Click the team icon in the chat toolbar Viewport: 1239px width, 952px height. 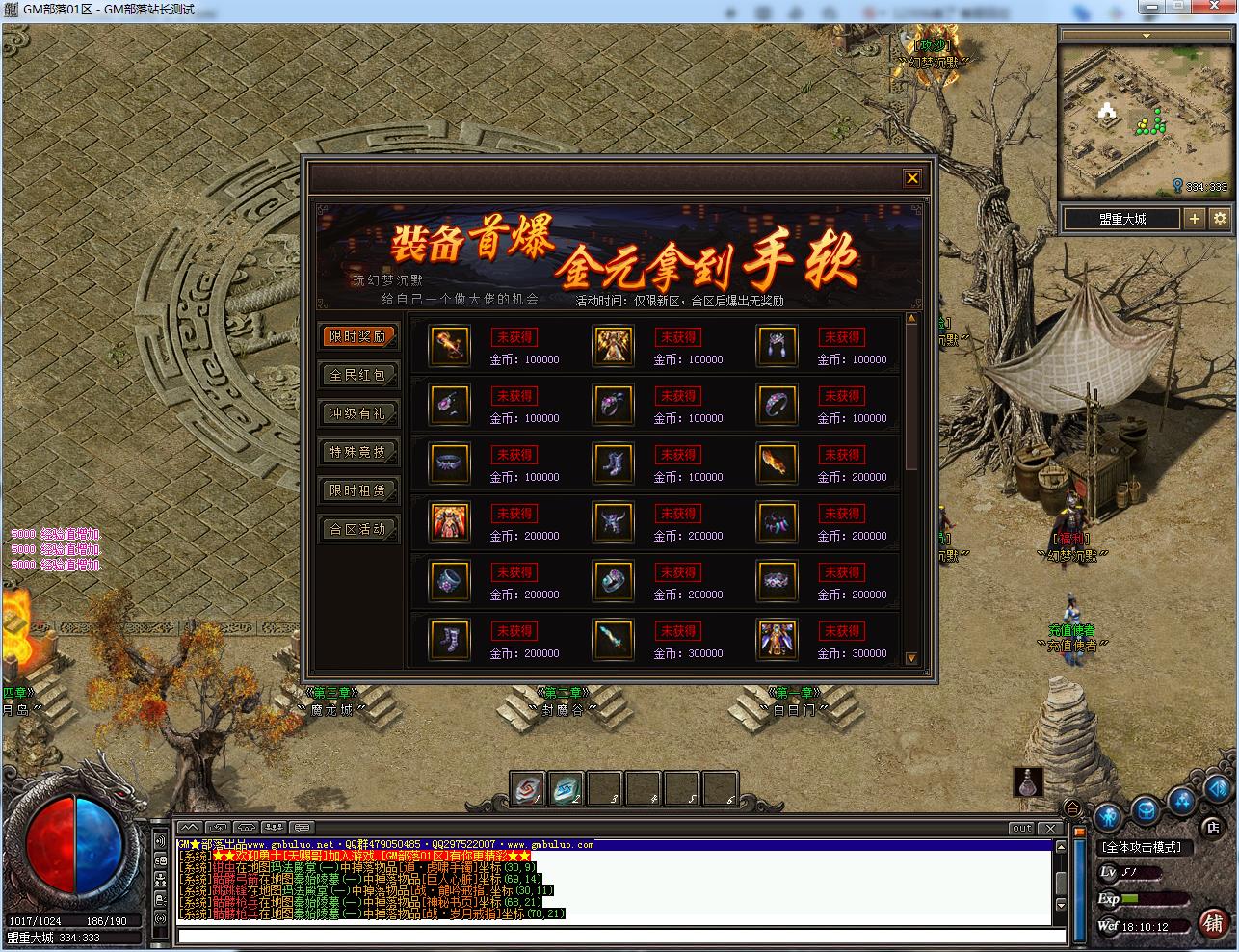[x=273, y=827]
